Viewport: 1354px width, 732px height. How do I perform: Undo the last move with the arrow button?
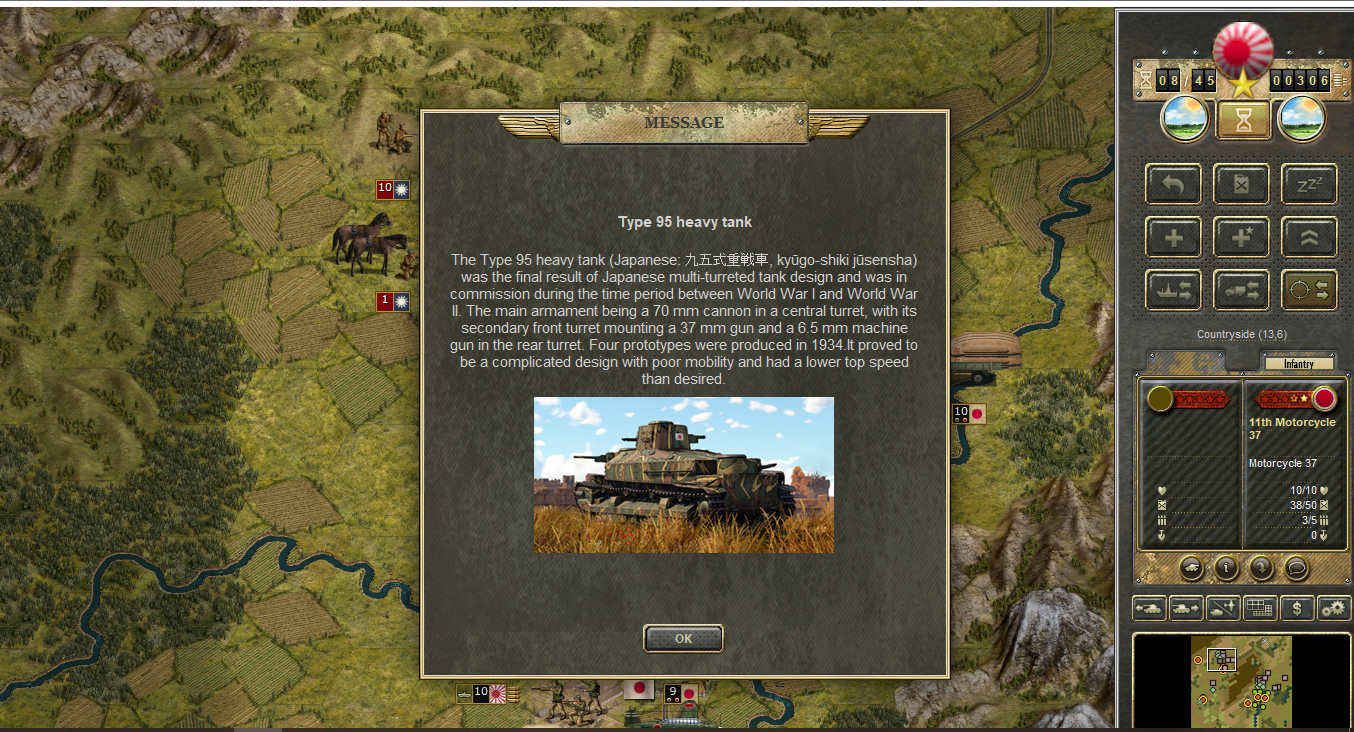[x=1173, y=184]
